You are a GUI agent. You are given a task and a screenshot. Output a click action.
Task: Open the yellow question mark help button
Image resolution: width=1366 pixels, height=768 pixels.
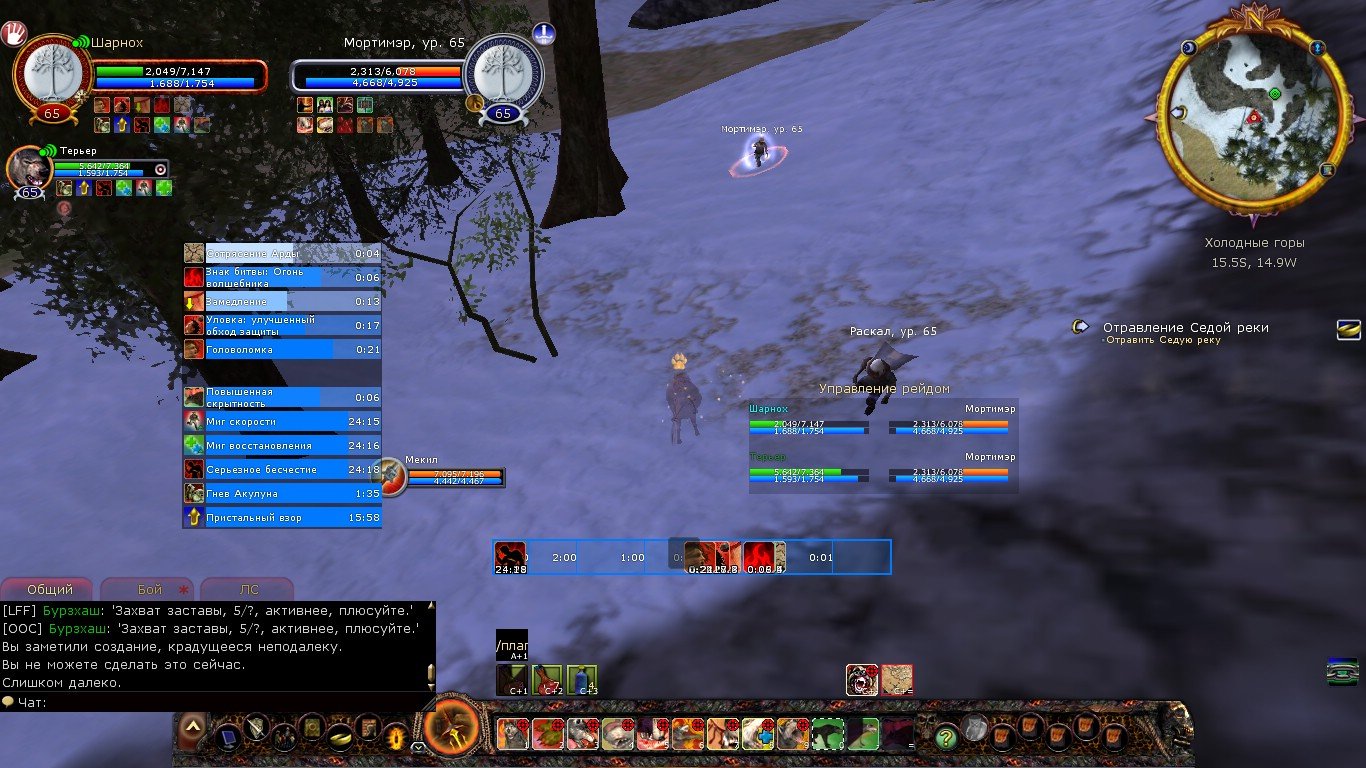pyautogui.click(x=945, y=737)
